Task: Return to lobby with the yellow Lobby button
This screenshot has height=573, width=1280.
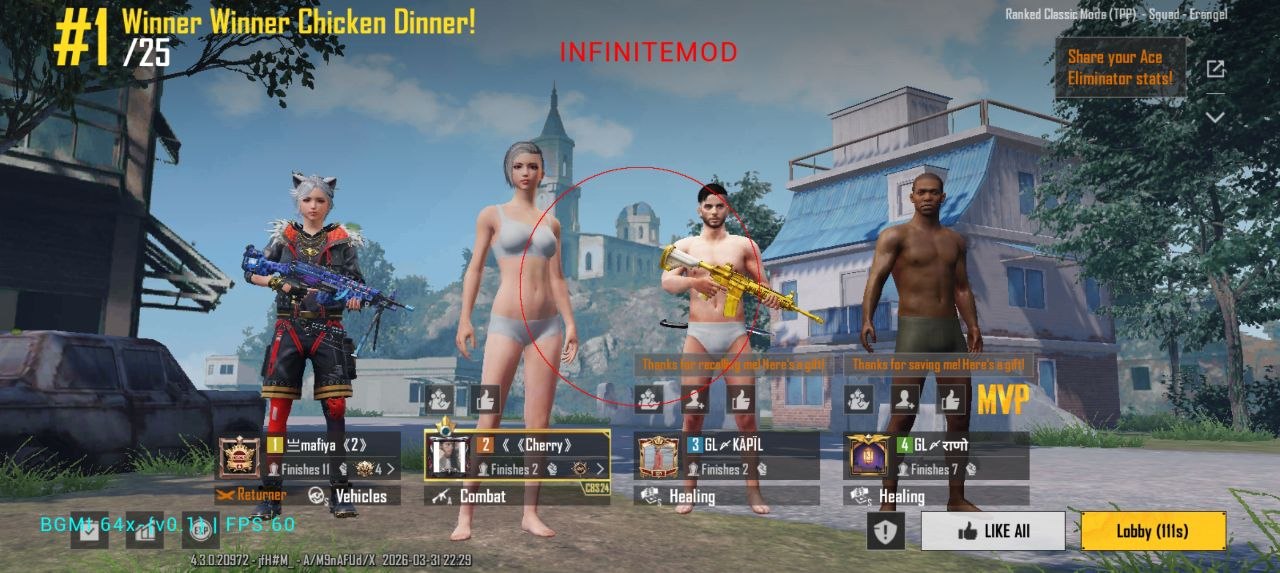Action: (1153, 531)
